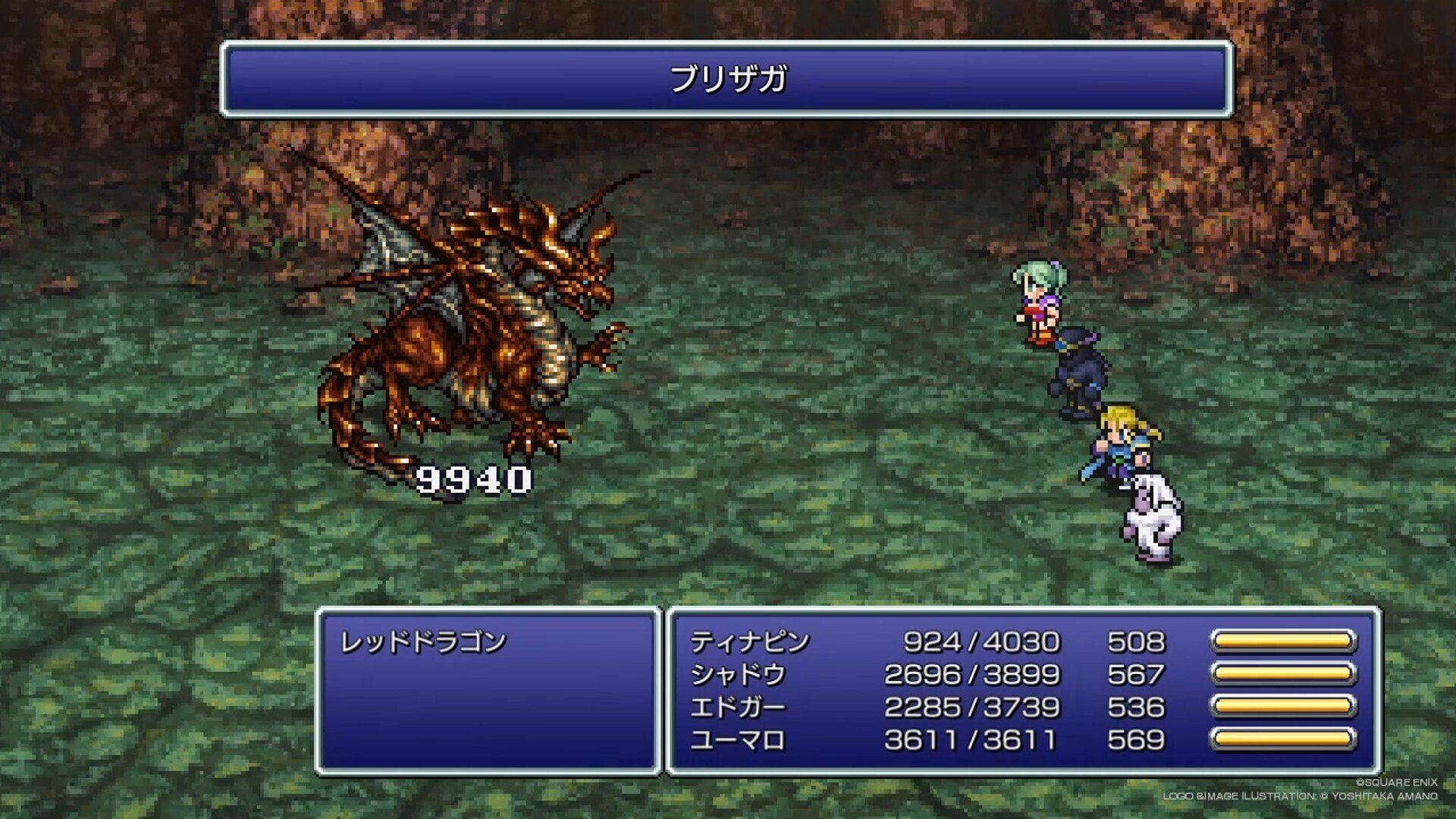This screenshot has height=819, width=1456.
Task: Select the レッドドラゴン enemy name entry
Action: 423,642
